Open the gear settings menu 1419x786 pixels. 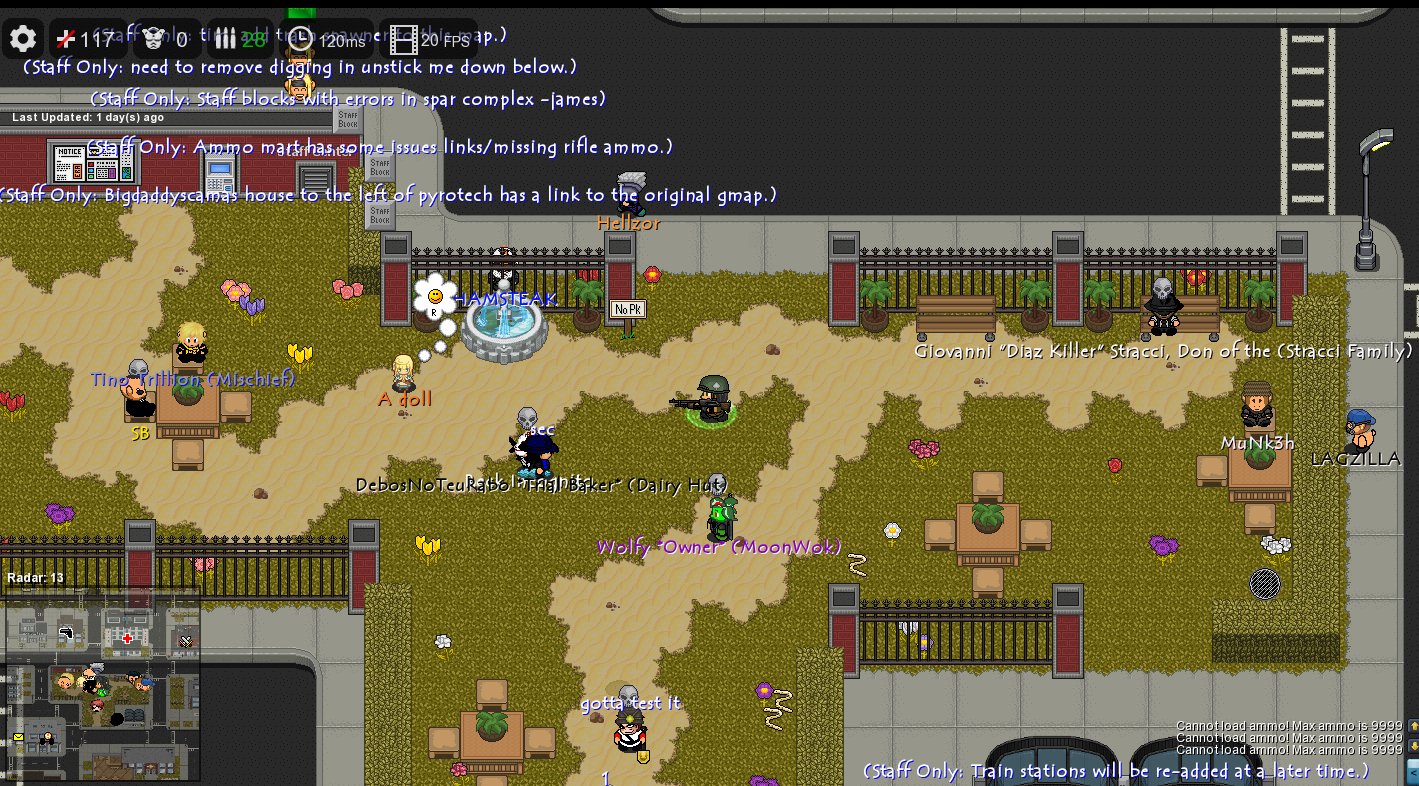coord(23,39)
